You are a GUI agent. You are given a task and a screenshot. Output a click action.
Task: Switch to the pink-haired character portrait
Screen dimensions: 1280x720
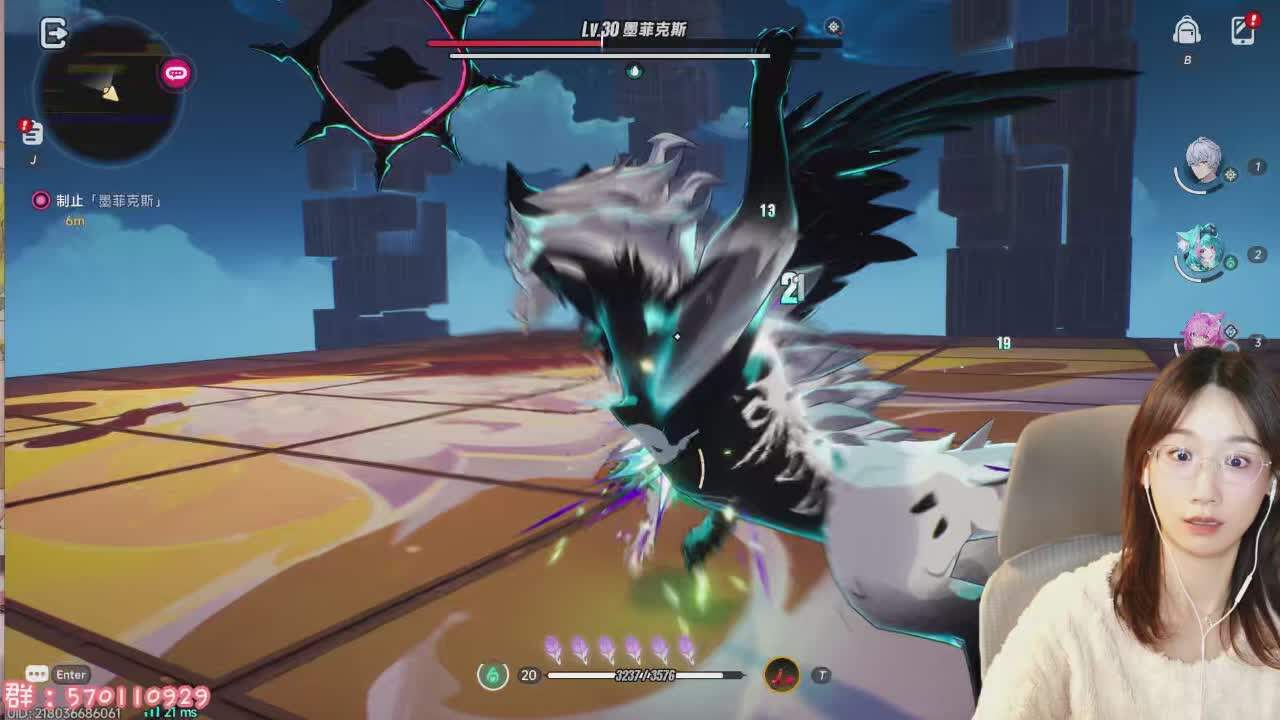[1203, 332]
